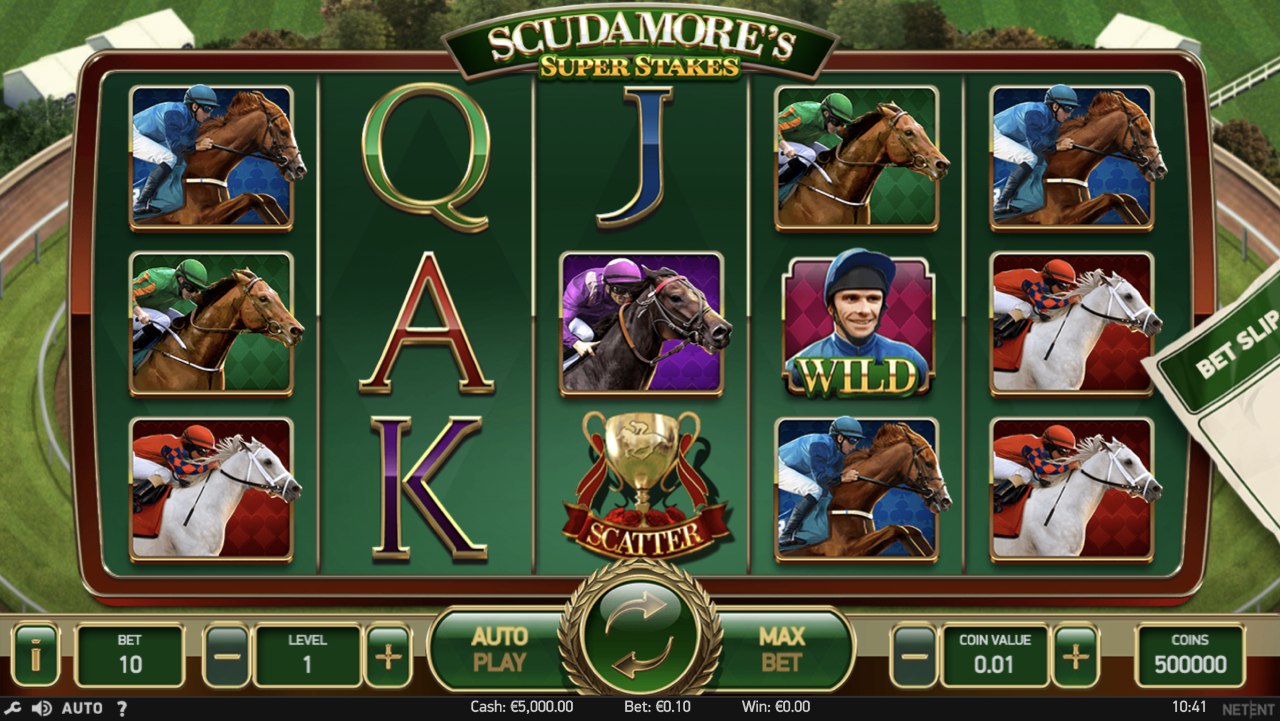Show help with the question mark
Viewport: 1280px width, 721px height.
pyautogui.click(x=122, y=708)
